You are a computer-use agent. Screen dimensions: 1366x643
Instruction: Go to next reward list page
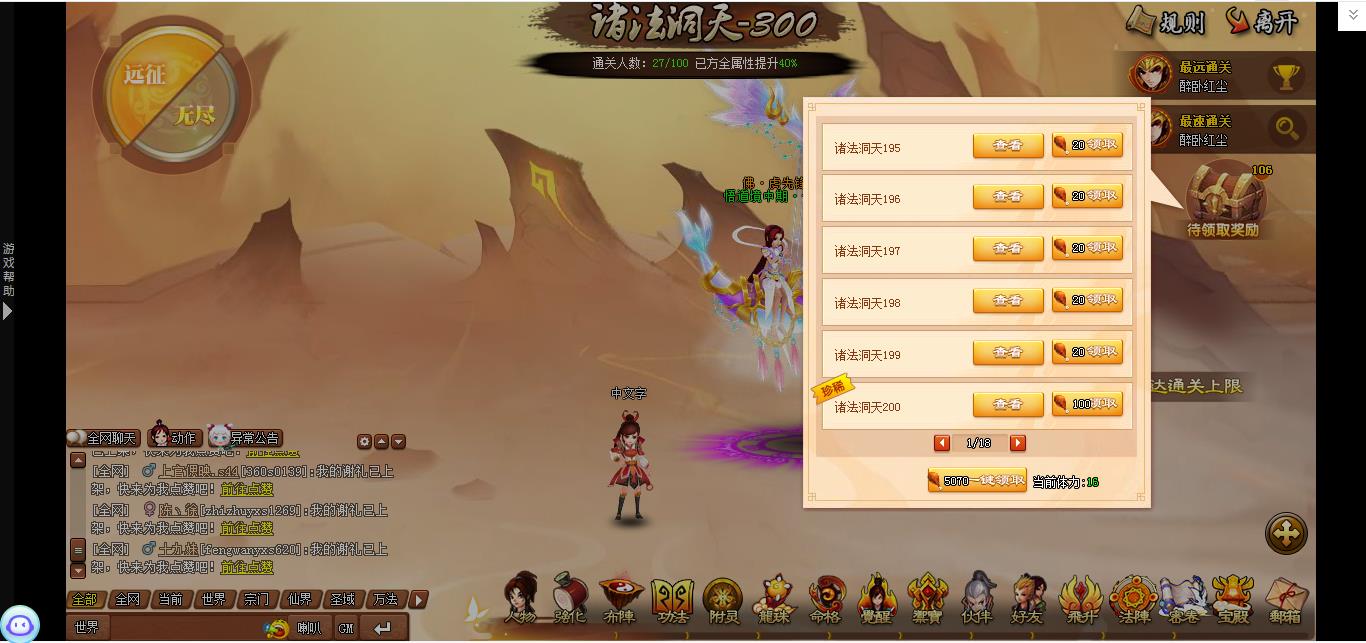1017,443
